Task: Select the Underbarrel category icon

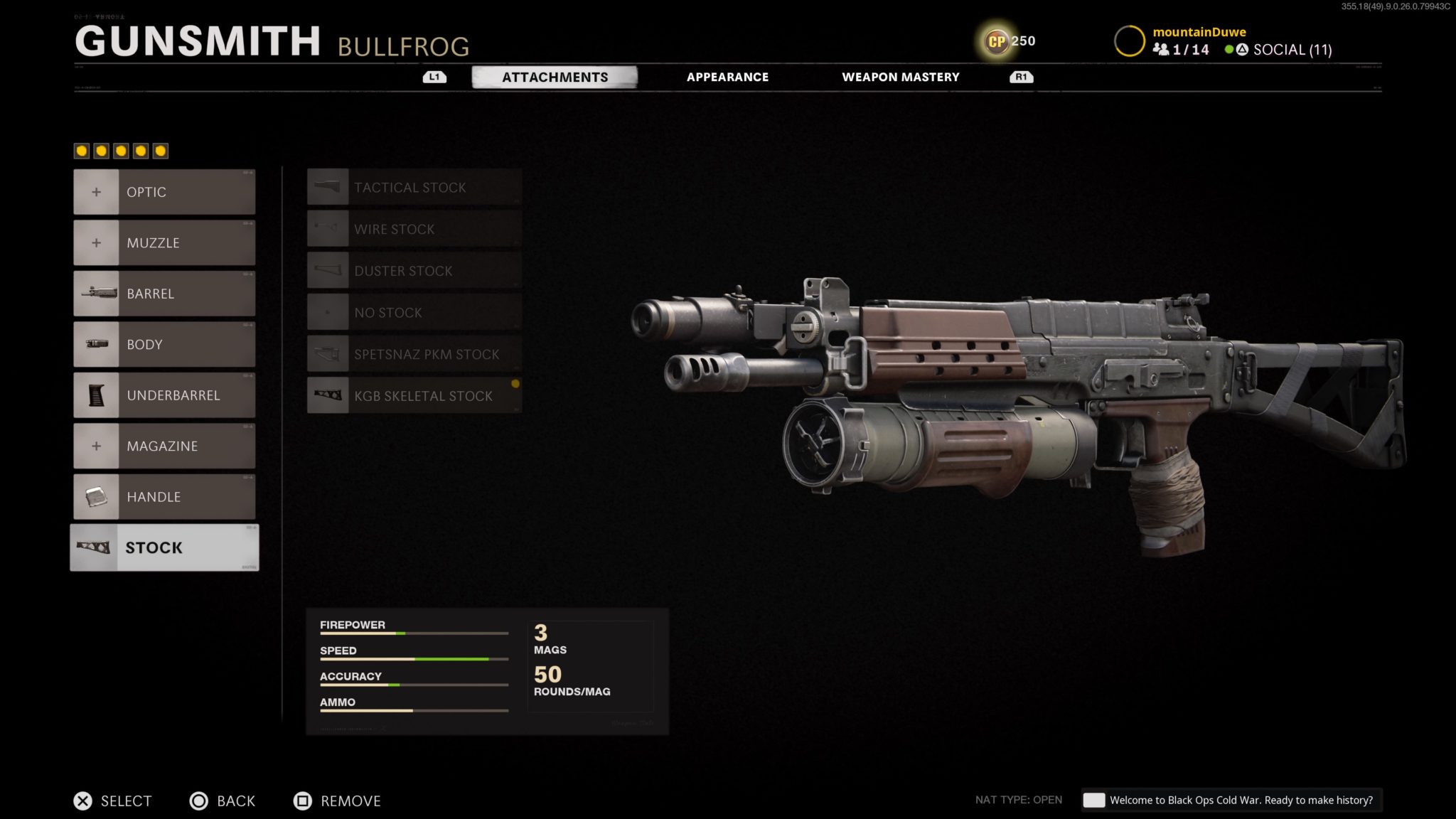Action: click(97, 395)
